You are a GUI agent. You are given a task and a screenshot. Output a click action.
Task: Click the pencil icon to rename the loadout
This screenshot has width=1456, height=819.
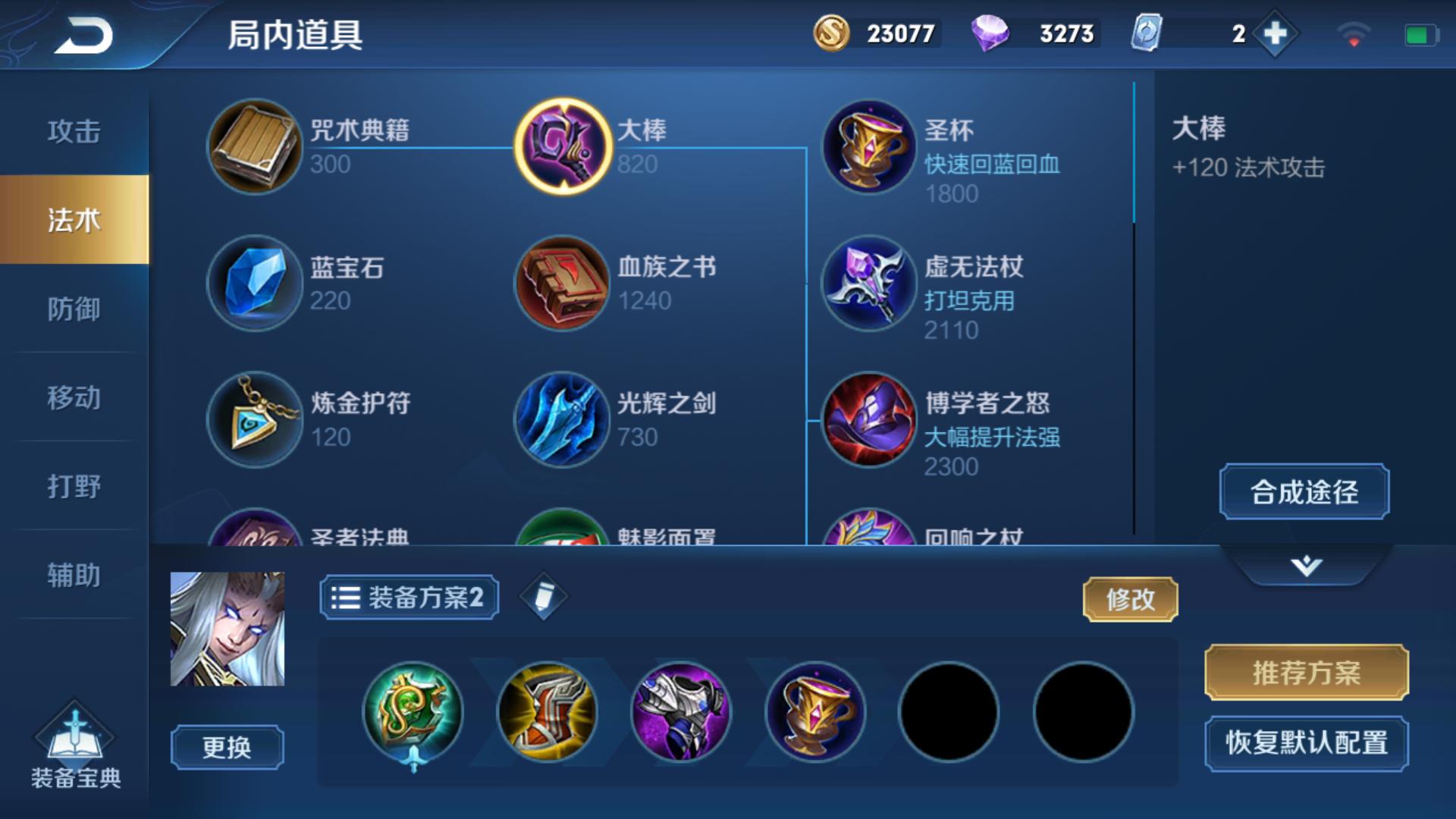coord(544,597)
